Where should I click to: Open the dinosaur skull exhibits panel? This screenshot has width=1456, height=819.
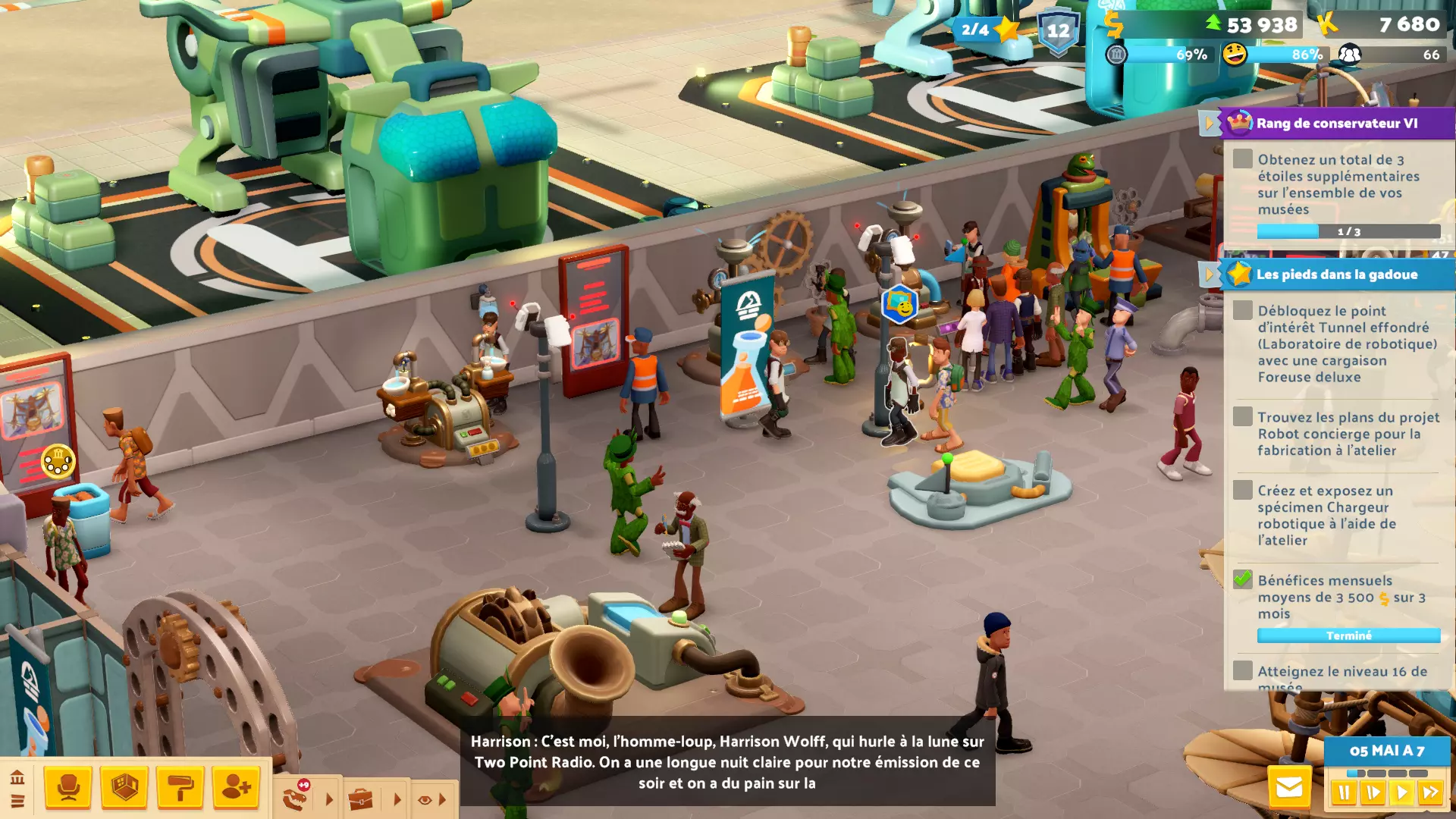point(296,798)
